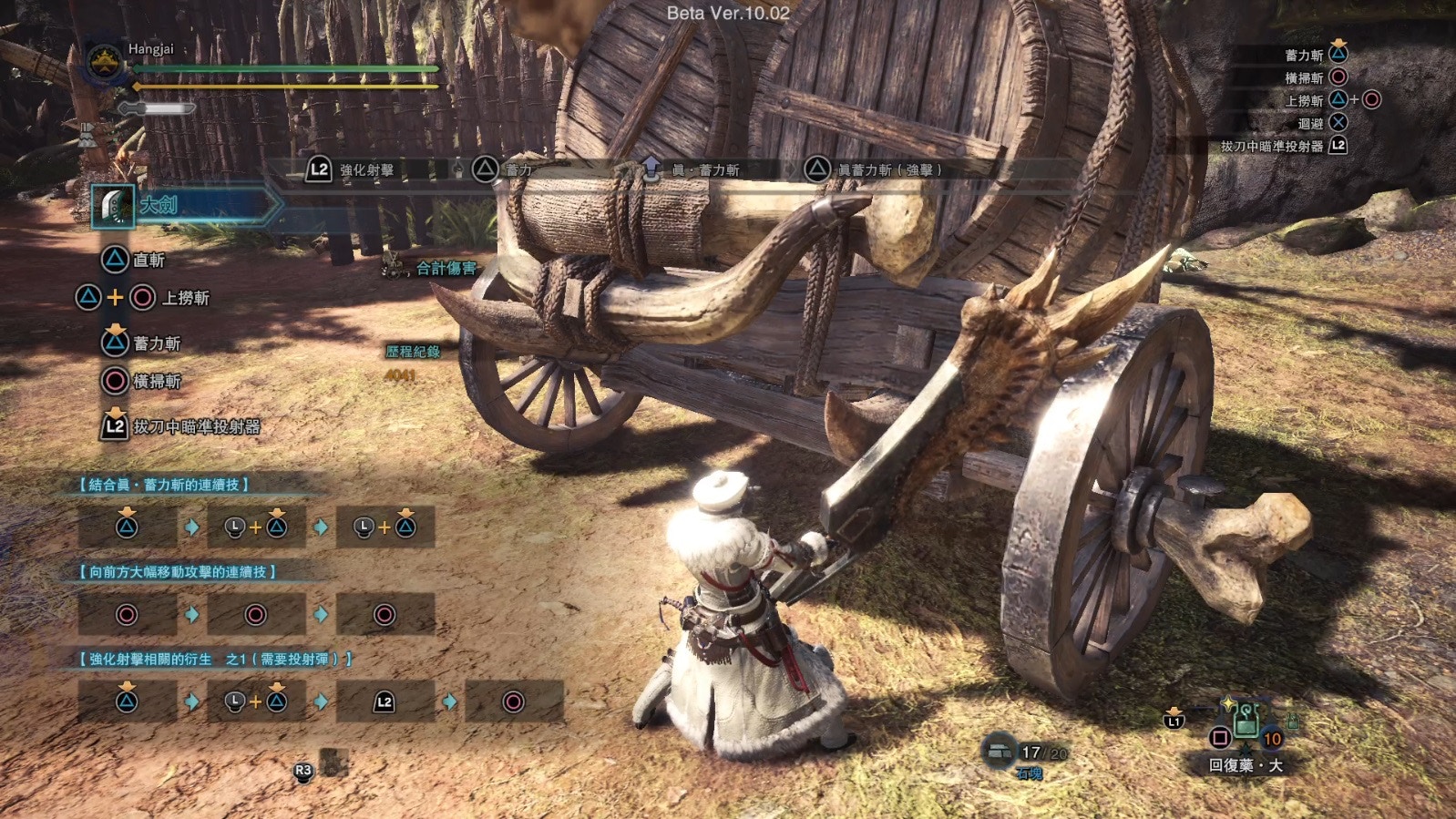This screenshot has height=819, width=1456.
Task: Select the 回復藥・大 potion item slot
Action: (x=1246, y=726)
